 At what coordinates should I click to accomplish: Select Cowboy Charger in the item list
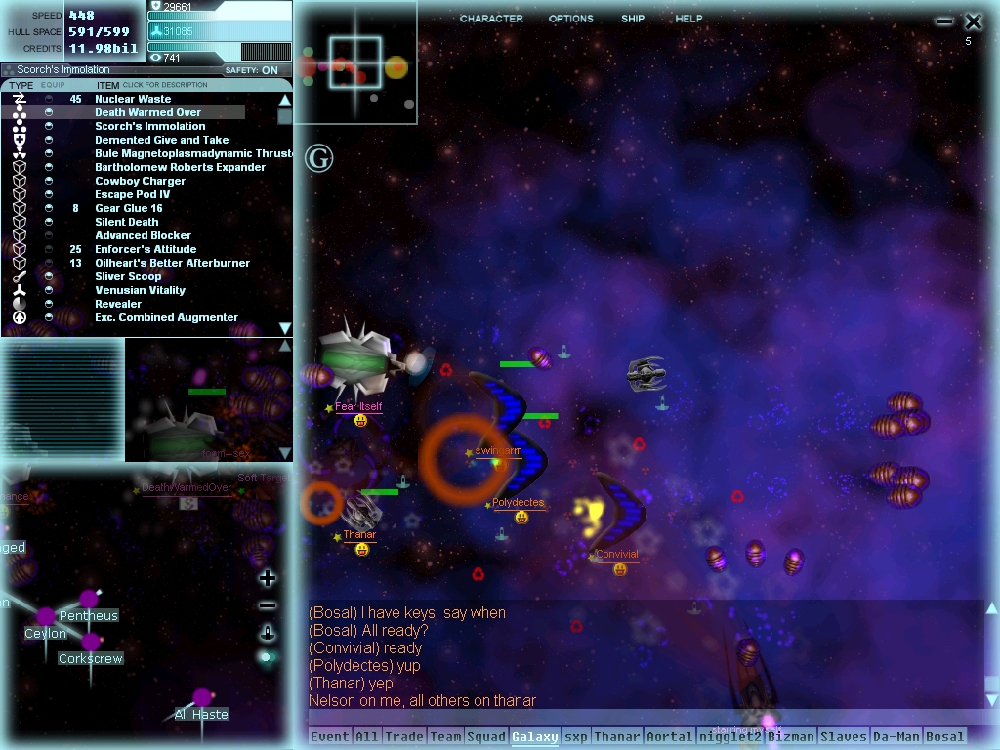tap(140, 181)
